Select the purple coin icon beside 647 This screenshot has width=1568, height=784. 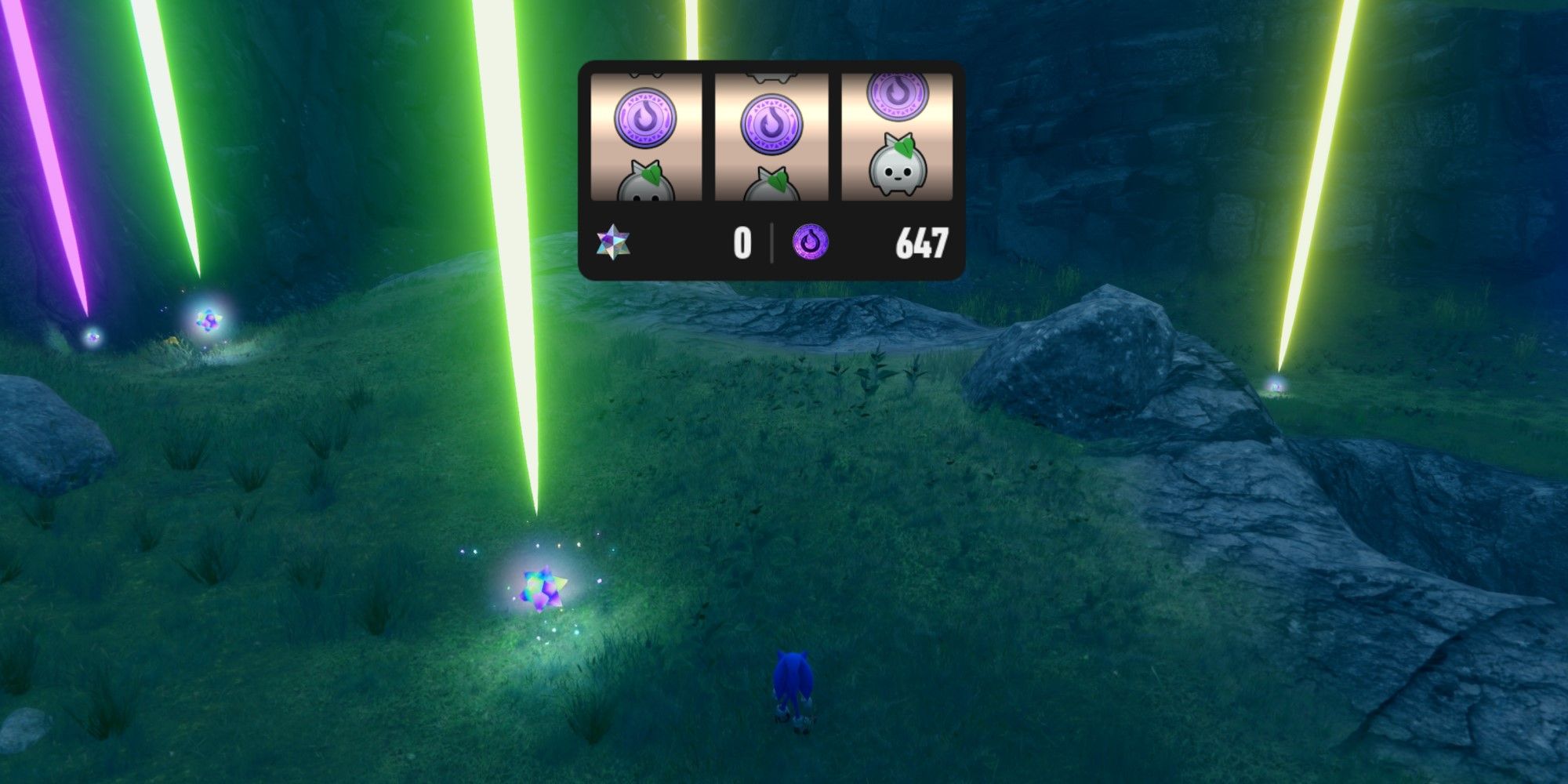point(810,242)
